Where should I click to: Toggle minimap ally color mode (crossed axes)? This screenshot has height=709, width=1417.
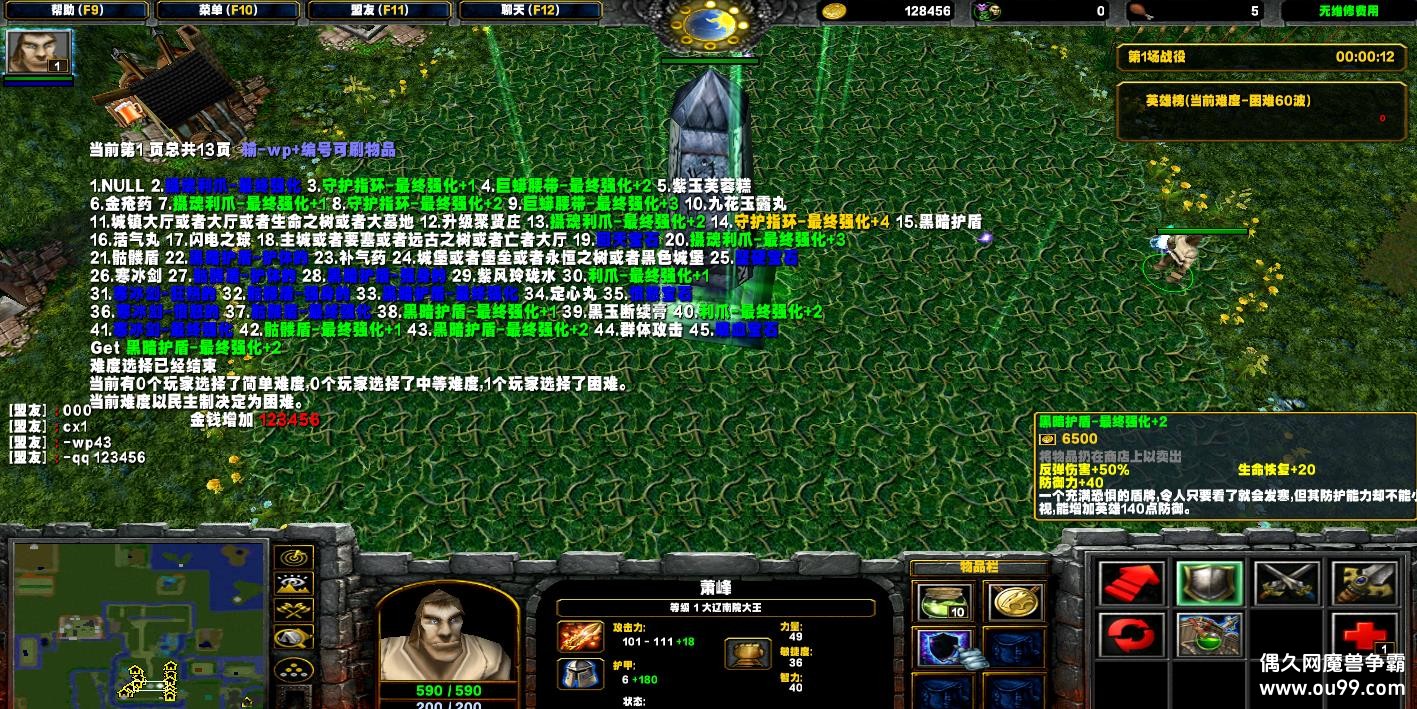pyautogui.click(x=295, y=611)
